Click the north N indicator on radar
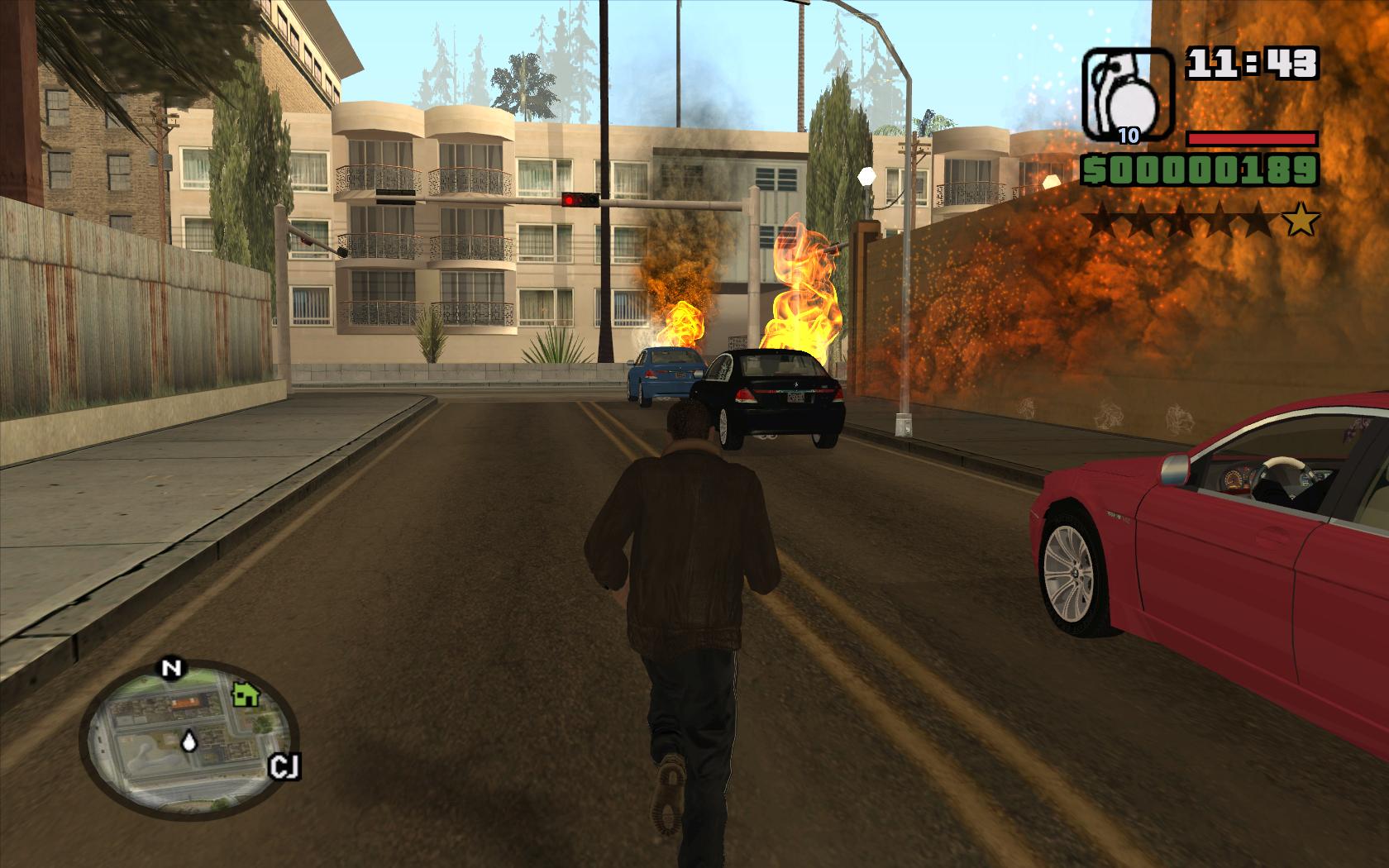This screenshot has width=1389, height=868. (x=171, y=668)
